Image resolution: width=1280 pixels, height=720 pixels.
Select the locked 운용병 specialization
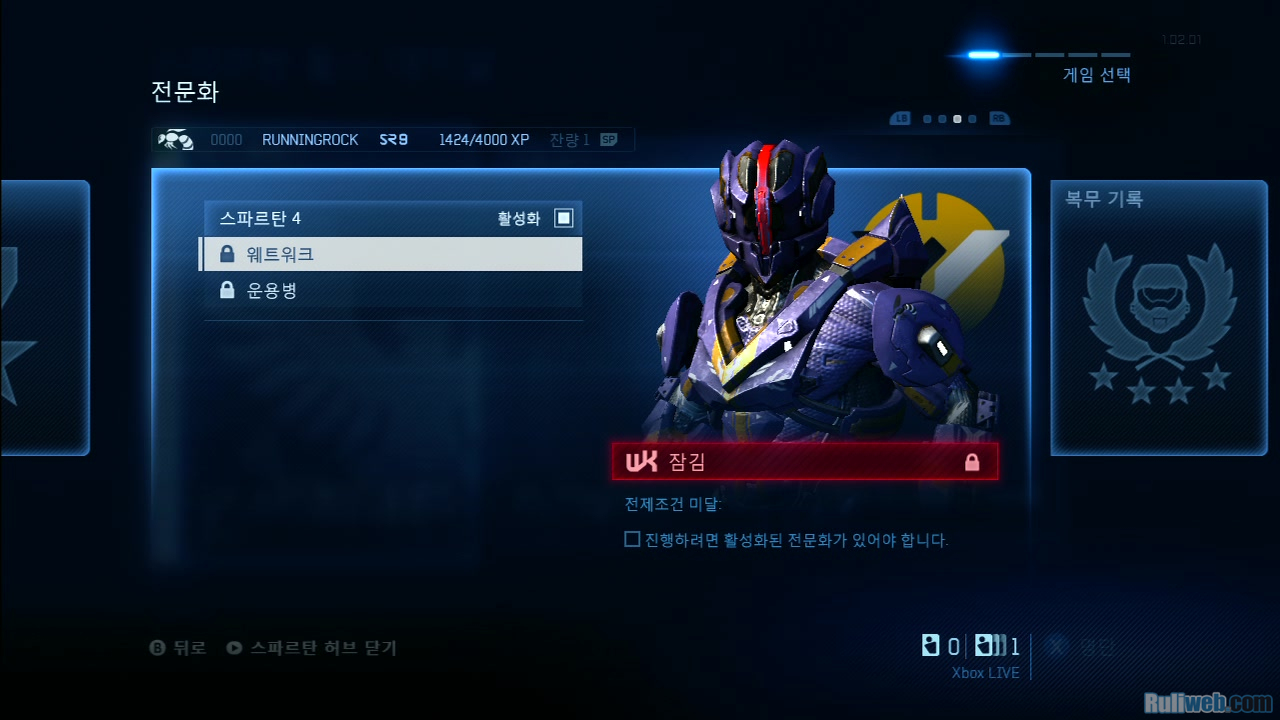pos(390,291)
